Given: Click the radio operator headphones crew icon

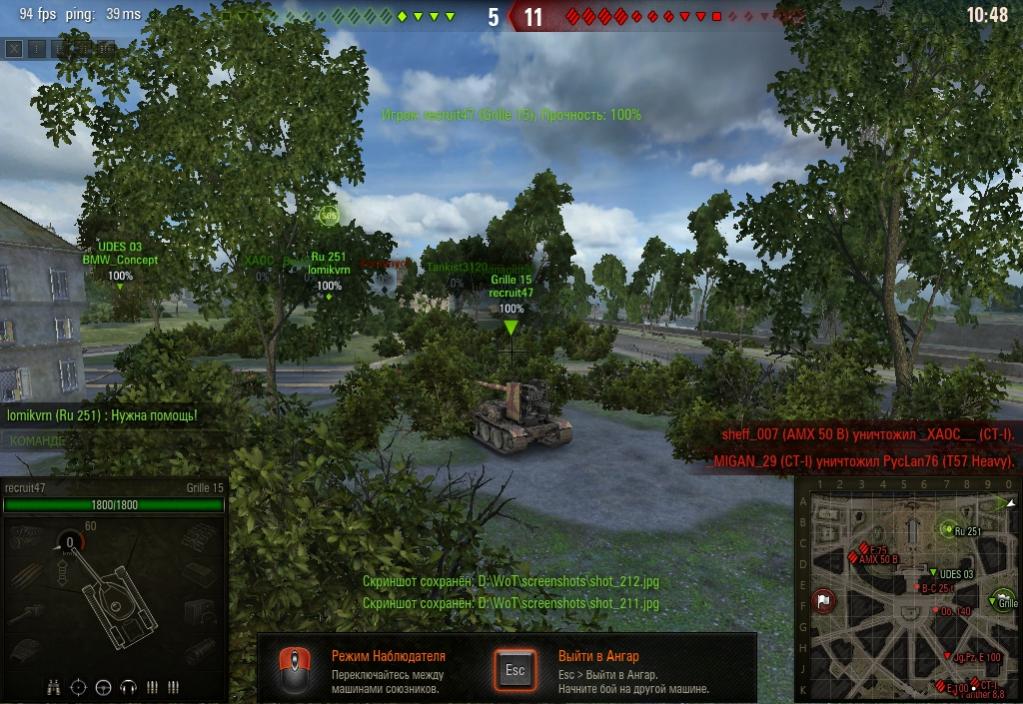Looking at the screenshot, I should tap(127, 687).
